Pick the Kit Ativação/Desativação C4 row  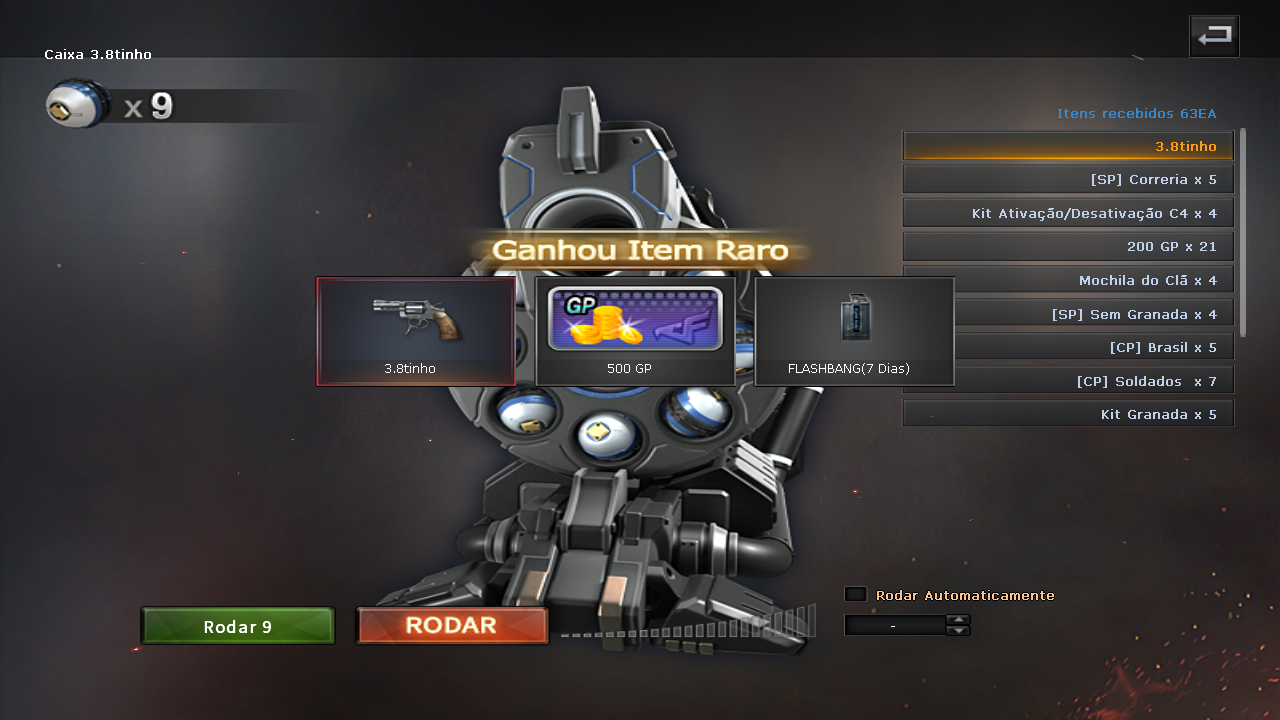pyautogui.click(x=1068, y=213)
